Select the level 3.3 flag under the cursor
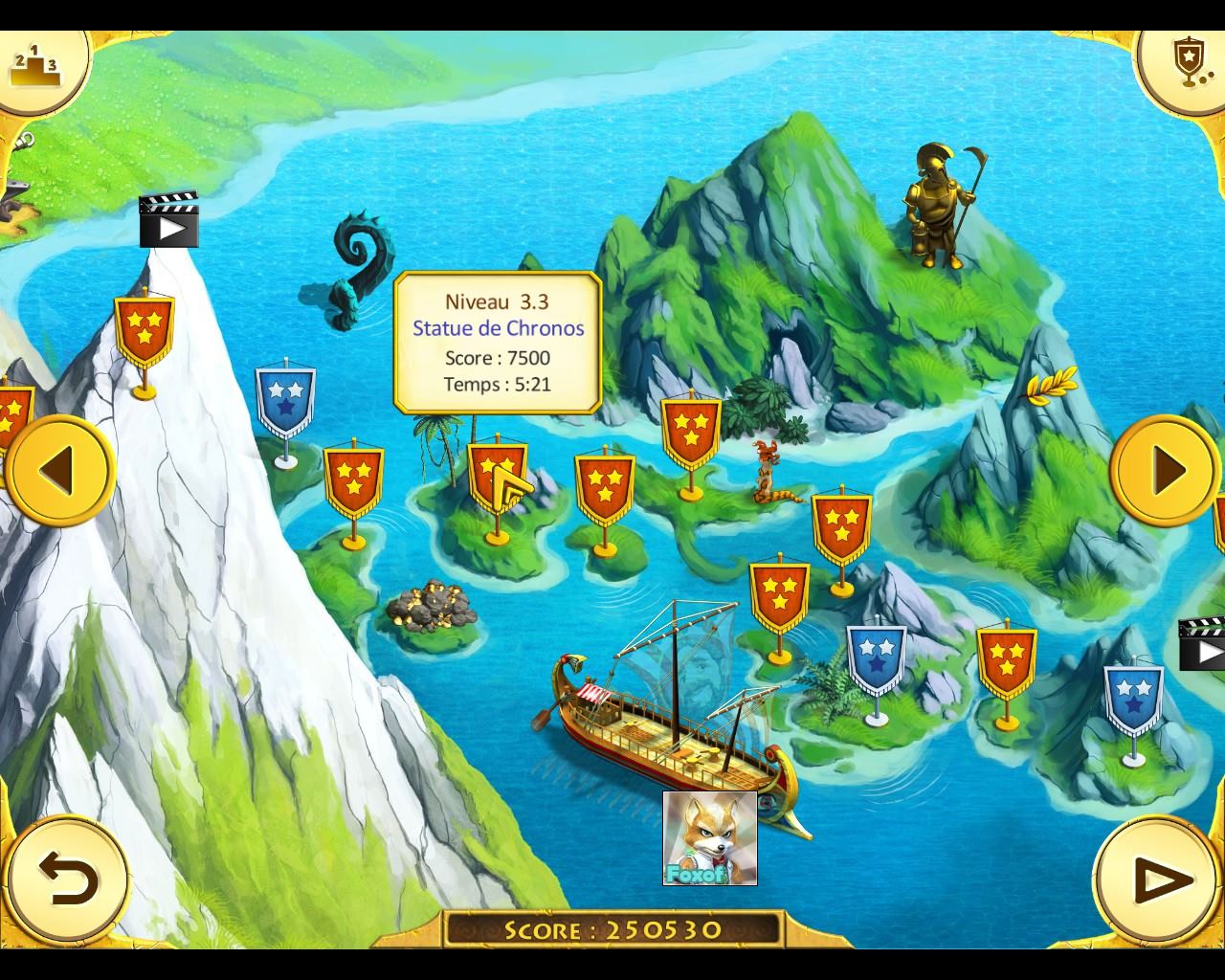 point(497,476)
